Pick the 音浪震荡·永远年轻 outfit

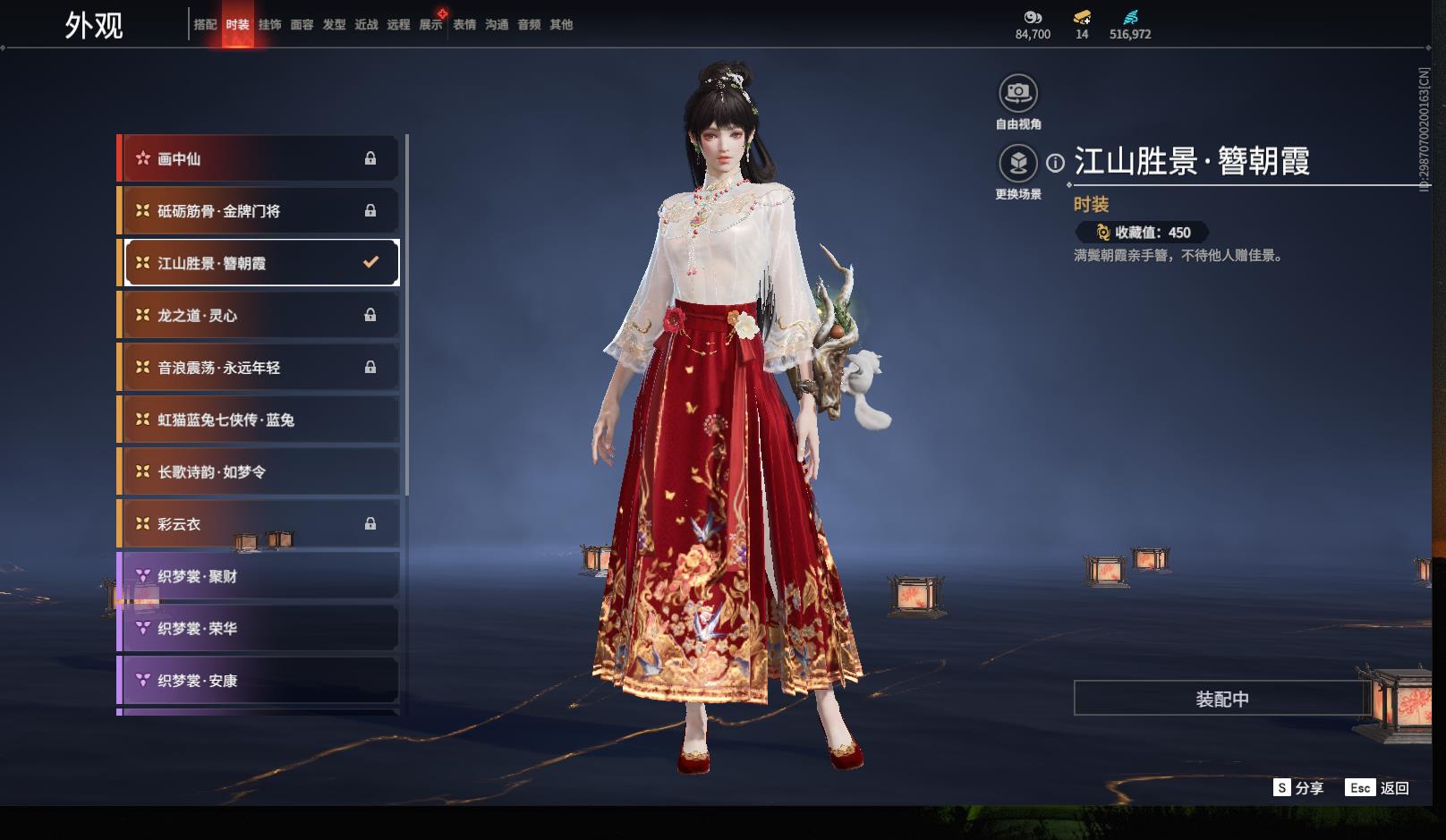click(259, 368)
